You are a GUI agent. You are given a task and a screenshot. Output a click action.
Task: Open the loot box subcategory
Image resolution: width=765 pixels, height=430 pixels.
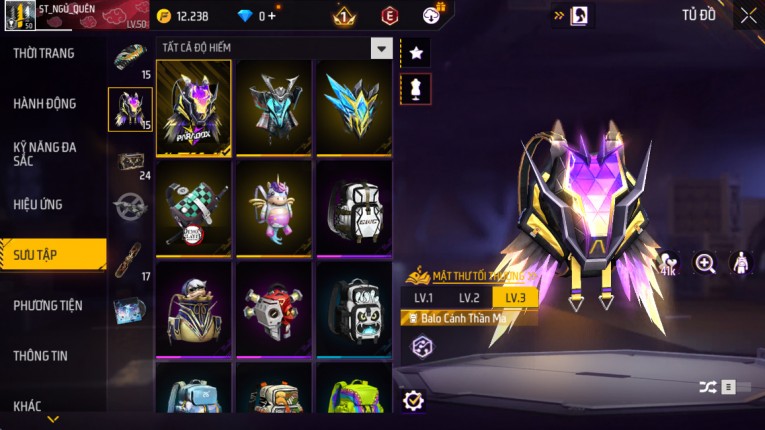click(x=130, y=160)
